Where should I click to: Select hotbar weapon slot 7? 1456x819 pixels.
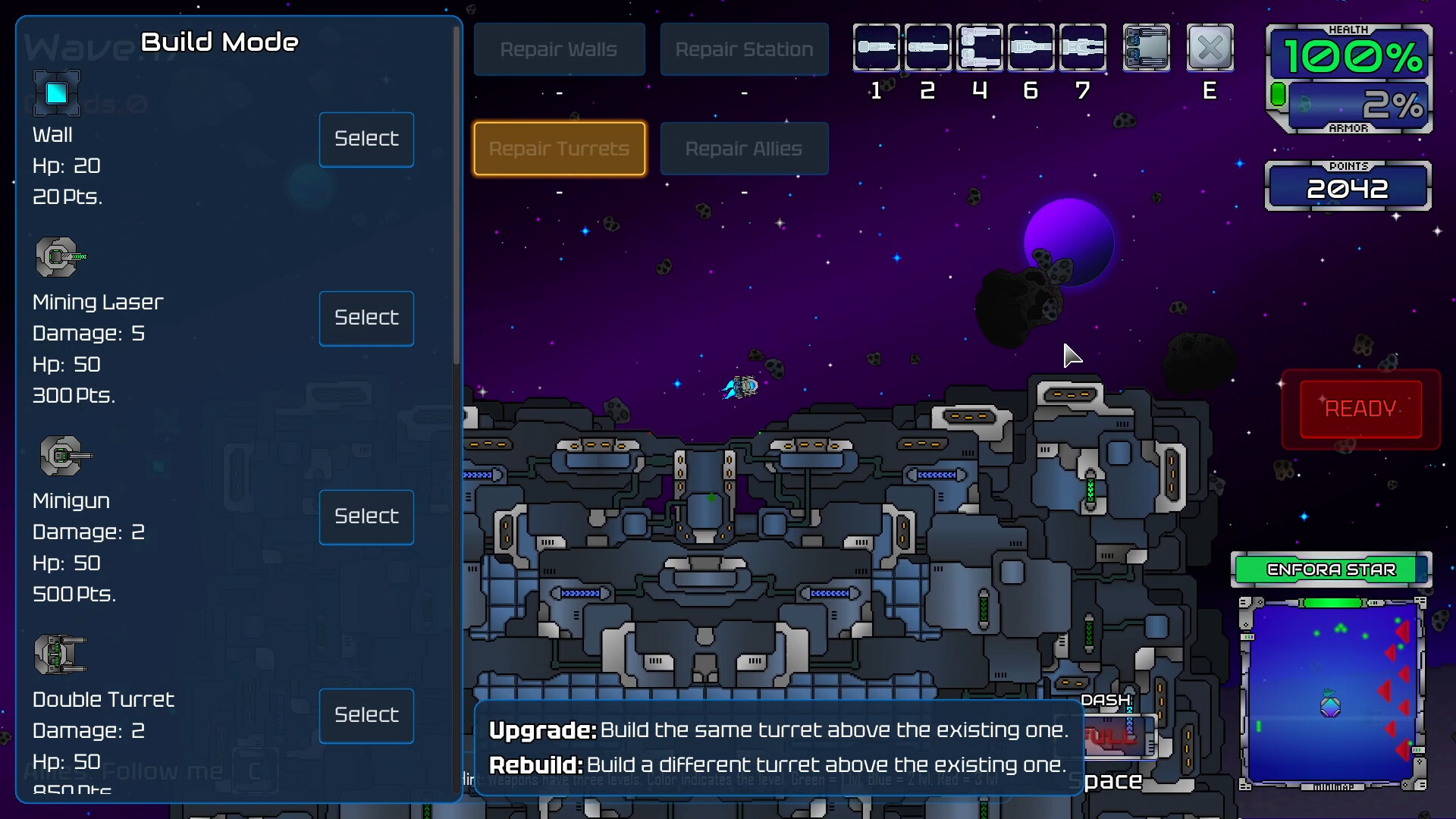pos(1083,47)
